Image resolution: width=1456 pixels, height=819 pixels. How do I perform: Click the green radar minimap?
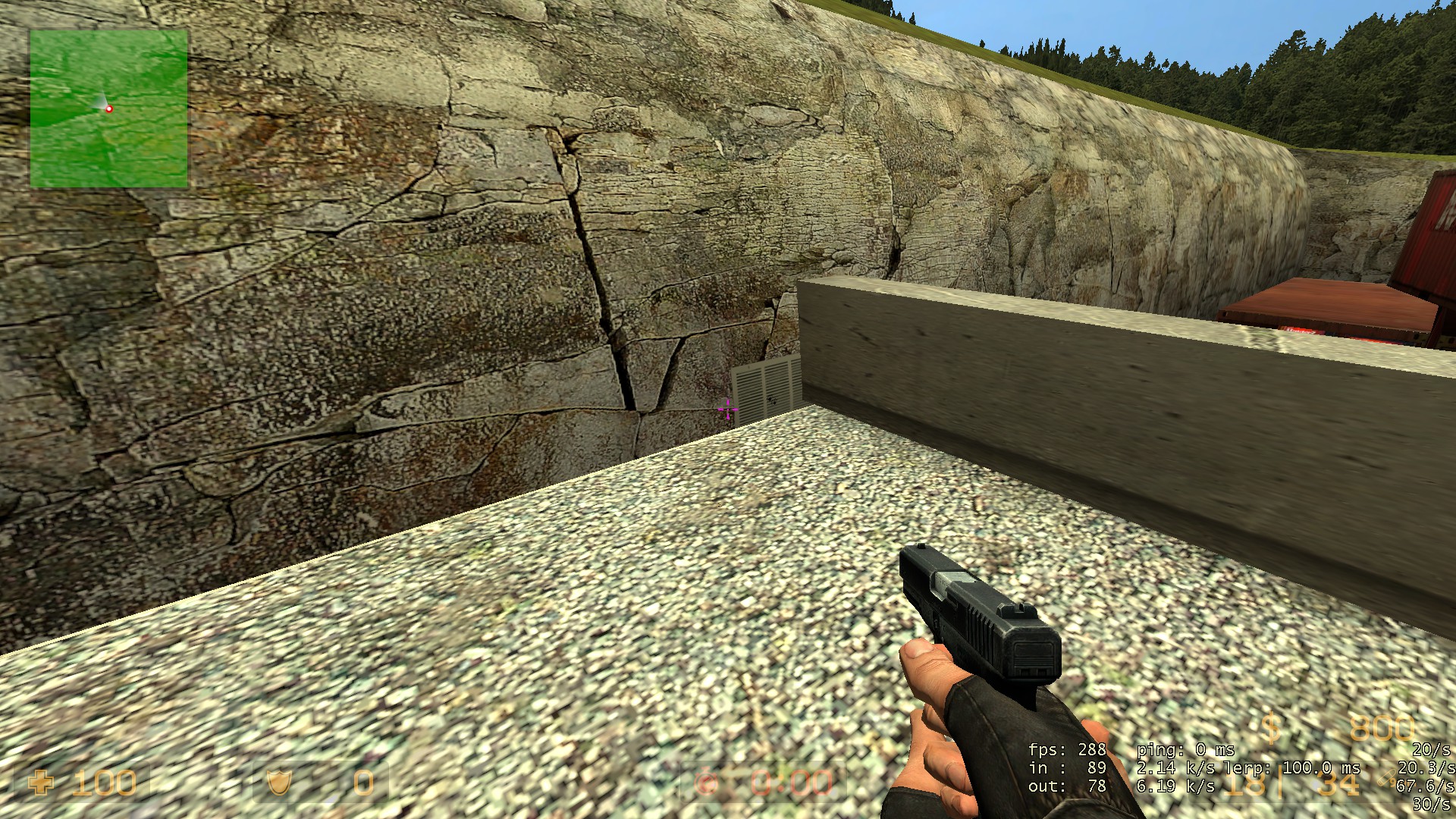coord(108,108)
